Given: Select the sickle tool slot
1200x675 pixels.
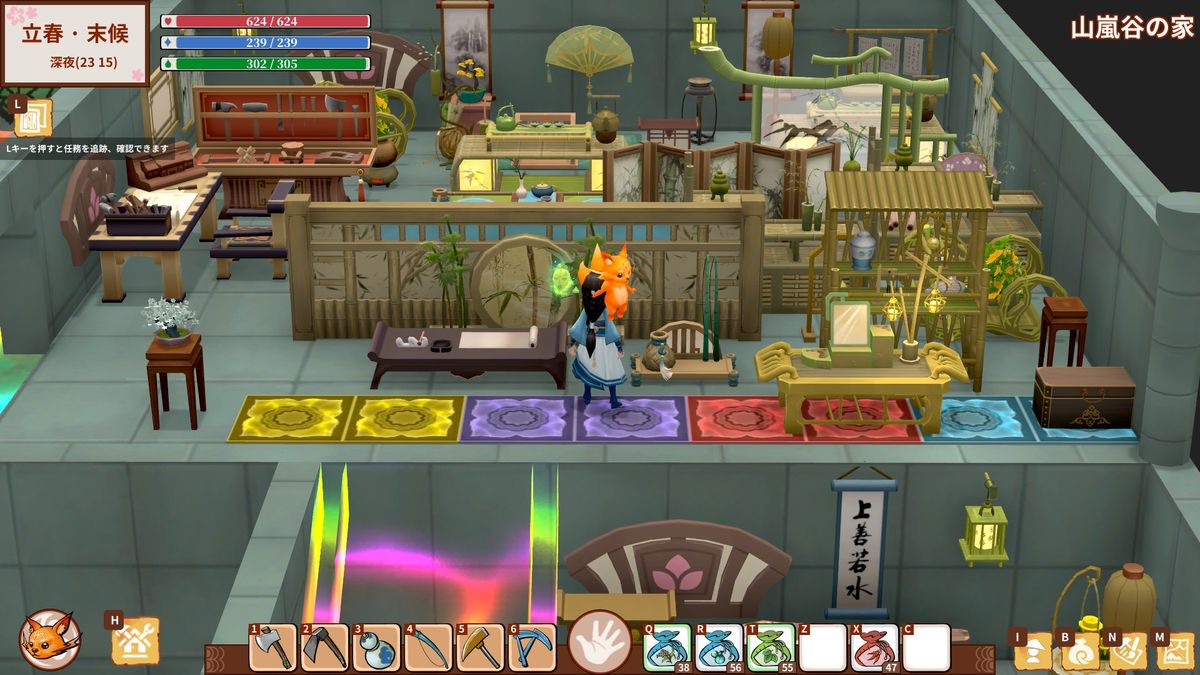Looking at the screenshot, I should [428, 647].
